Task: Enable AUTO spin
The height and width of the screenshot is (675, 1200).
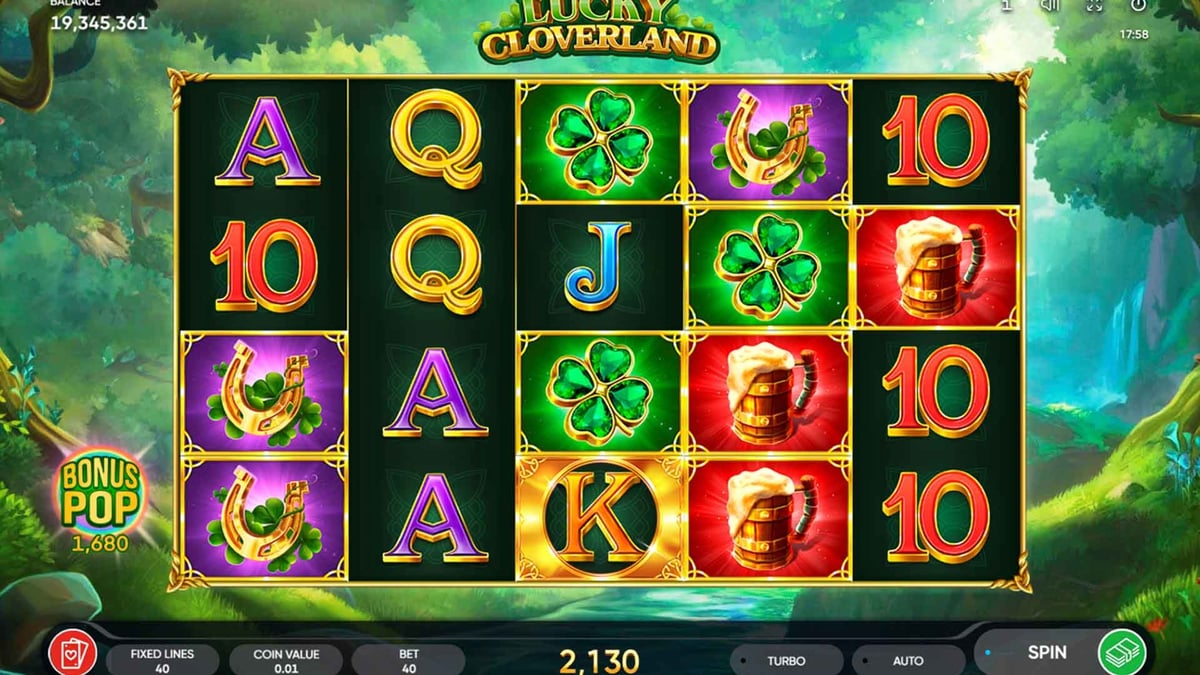Action: pos(907,661)
